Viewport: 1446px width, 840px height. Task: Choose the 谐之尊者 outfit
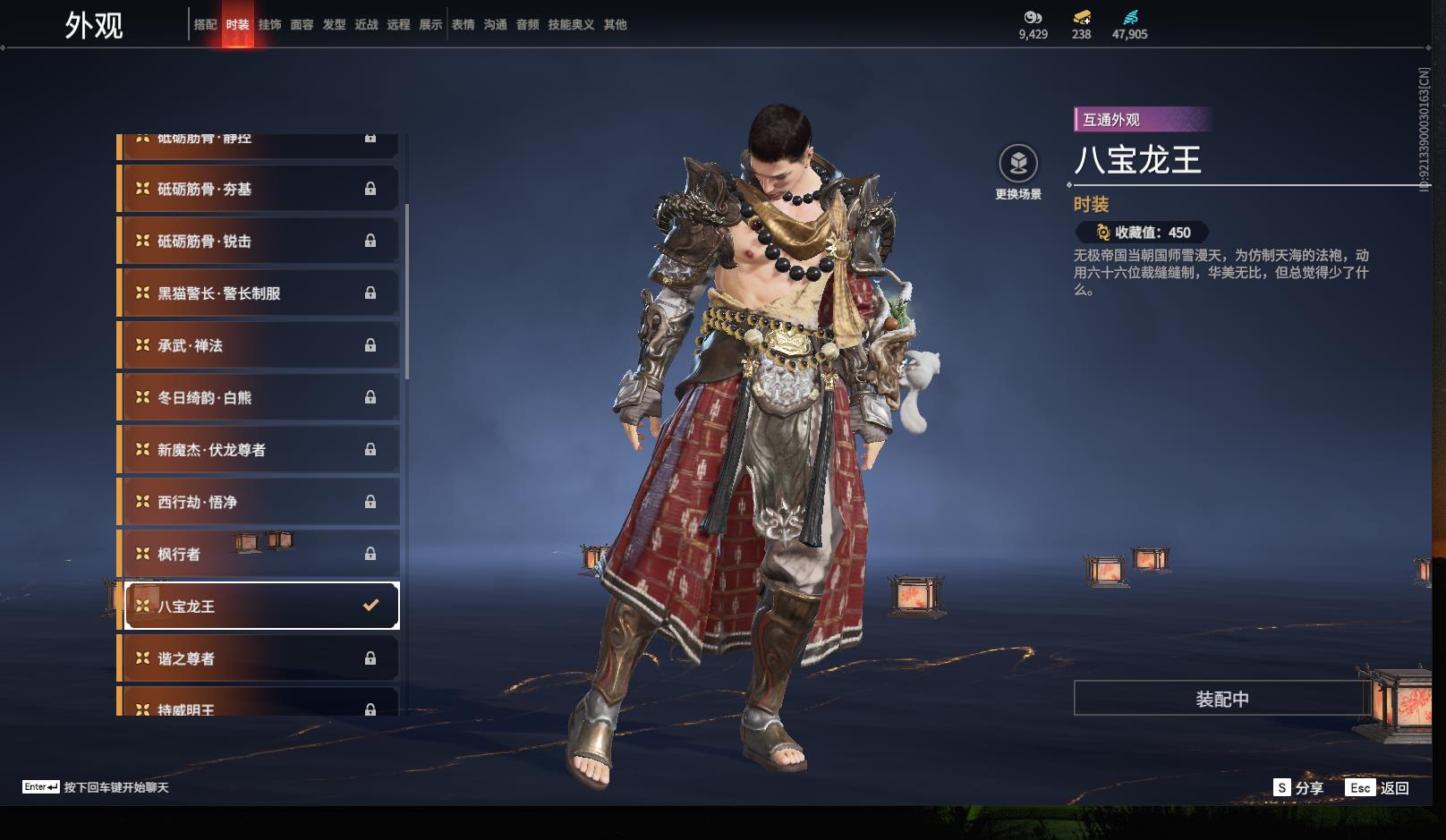click(259, 658)
